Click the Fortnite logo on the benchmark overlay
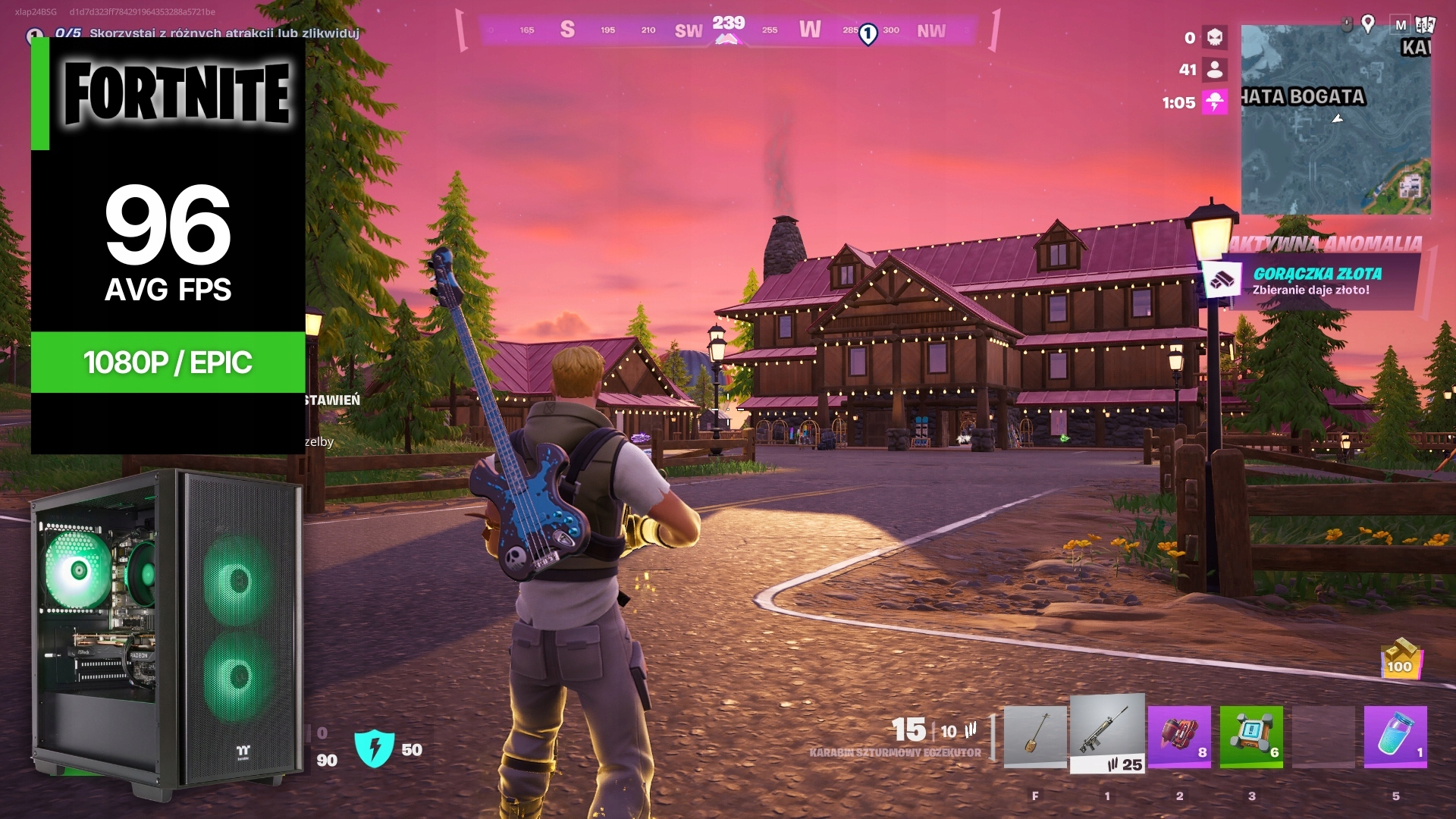 click(177, 94)
